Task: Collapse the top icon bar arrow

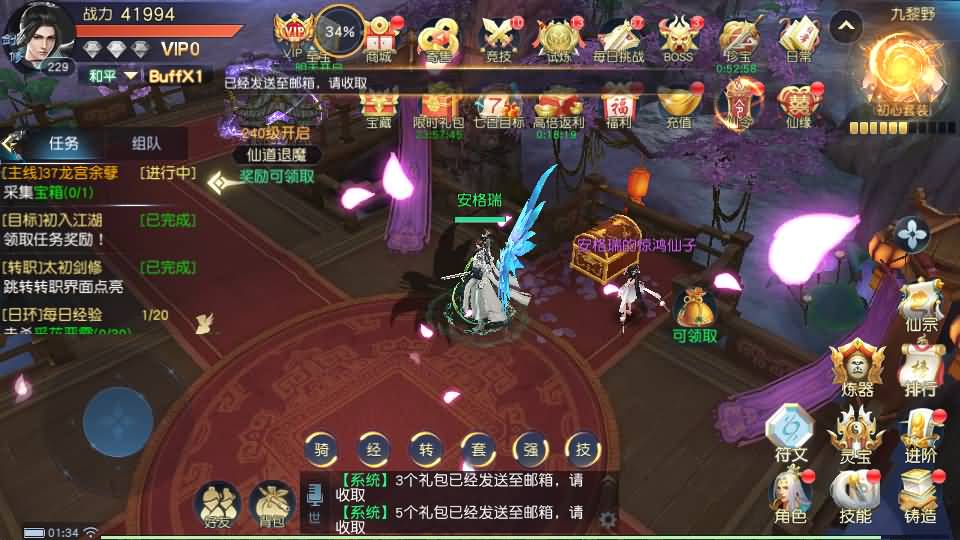Action: click(845, 25)
